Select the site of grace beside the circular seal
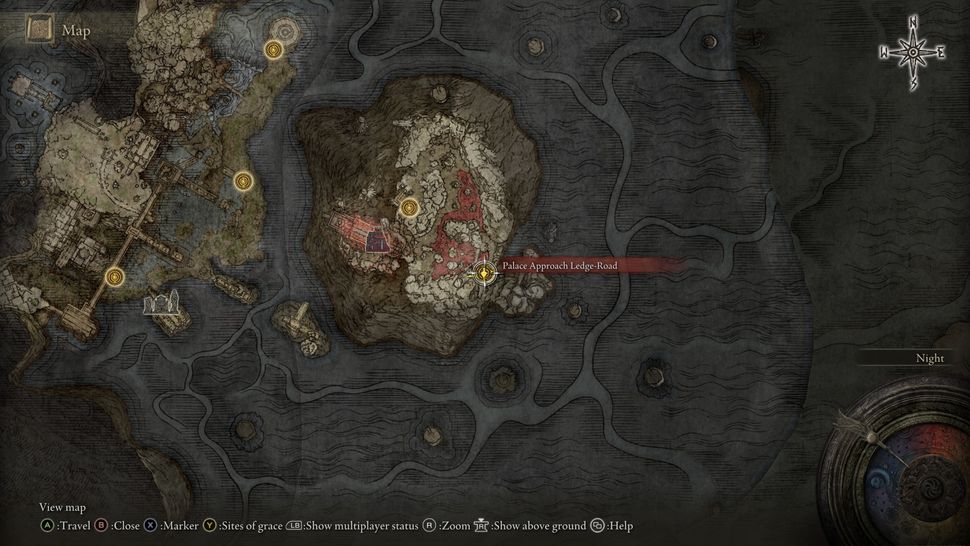Screen dimensions: 970x546 [273, 49]
